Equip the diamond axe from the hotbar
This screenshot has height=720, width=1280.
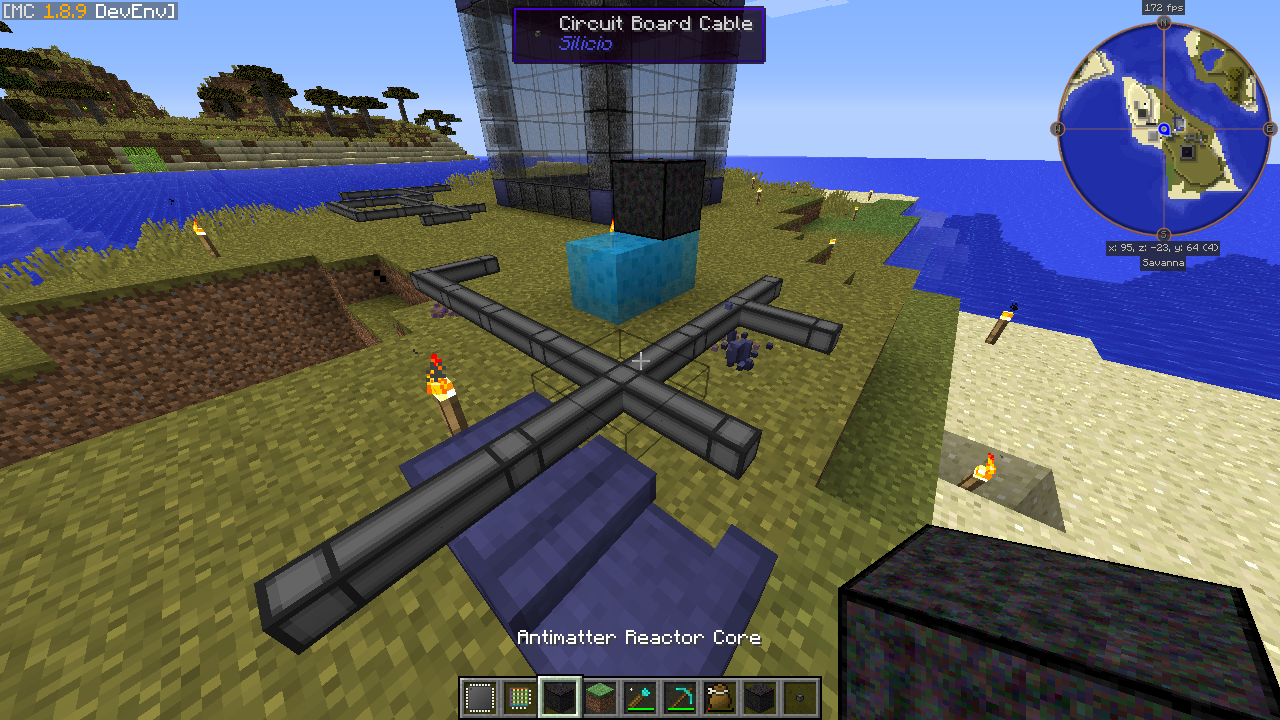640,697
